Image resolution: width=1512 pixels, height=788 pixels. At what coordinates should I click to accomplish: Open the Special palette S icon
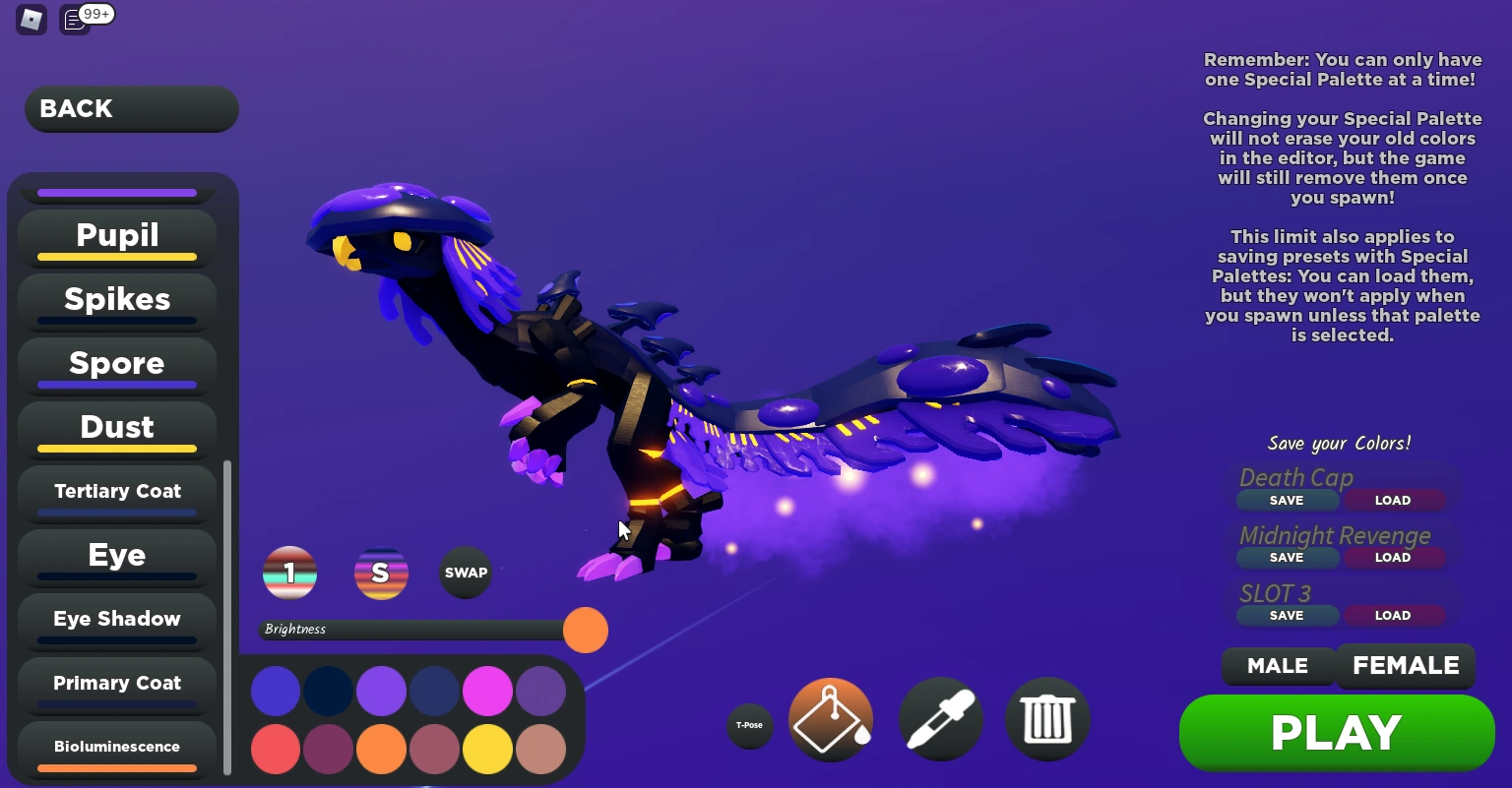(x=381, y=573)
